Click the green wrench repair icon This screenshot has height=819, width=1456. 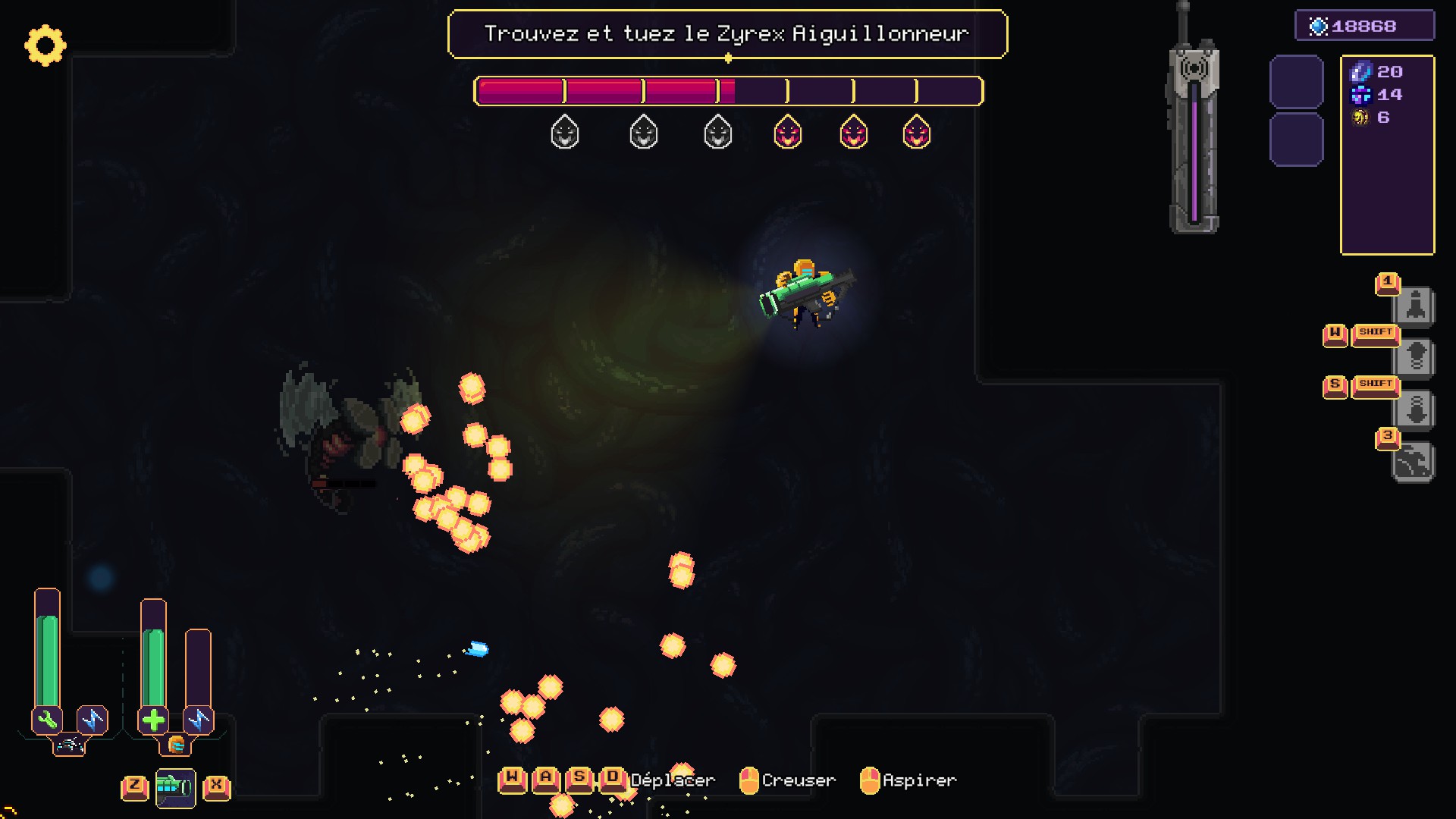coord(47,720)
